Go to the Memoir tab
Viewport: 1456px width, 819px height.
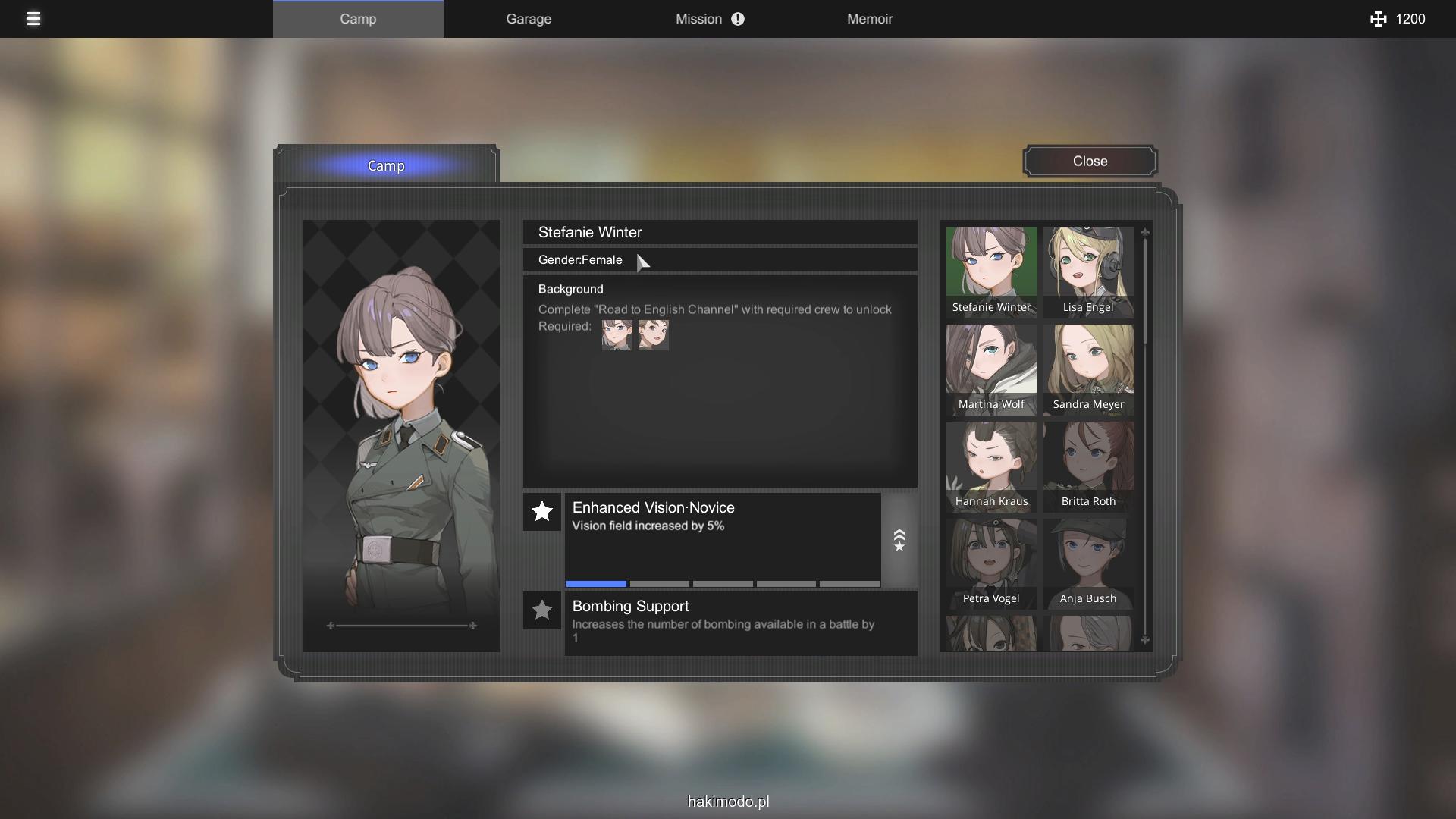(869, 19)
